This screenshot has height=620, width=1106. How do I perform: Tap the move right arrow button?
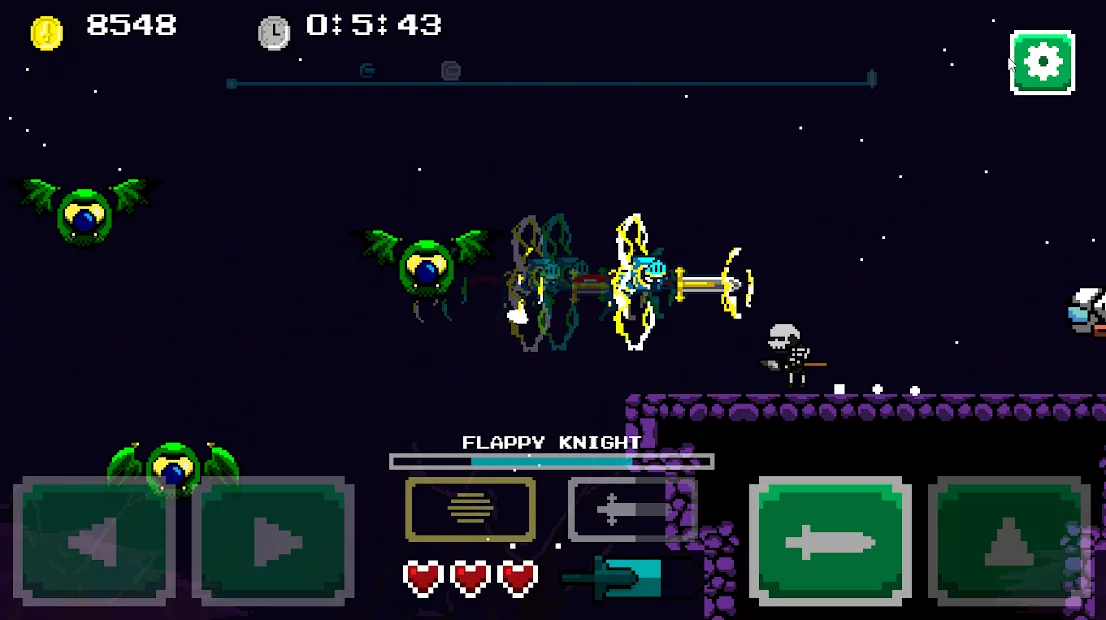click(273, 543)
